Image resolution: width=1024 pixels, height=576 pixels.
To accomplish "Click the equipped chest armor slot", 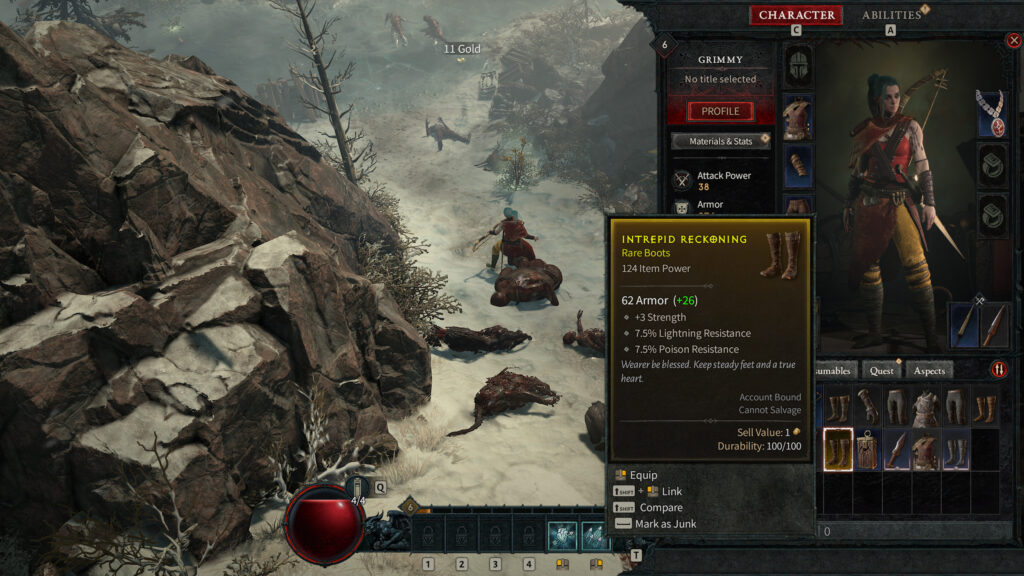I will (x=798, y=117).
